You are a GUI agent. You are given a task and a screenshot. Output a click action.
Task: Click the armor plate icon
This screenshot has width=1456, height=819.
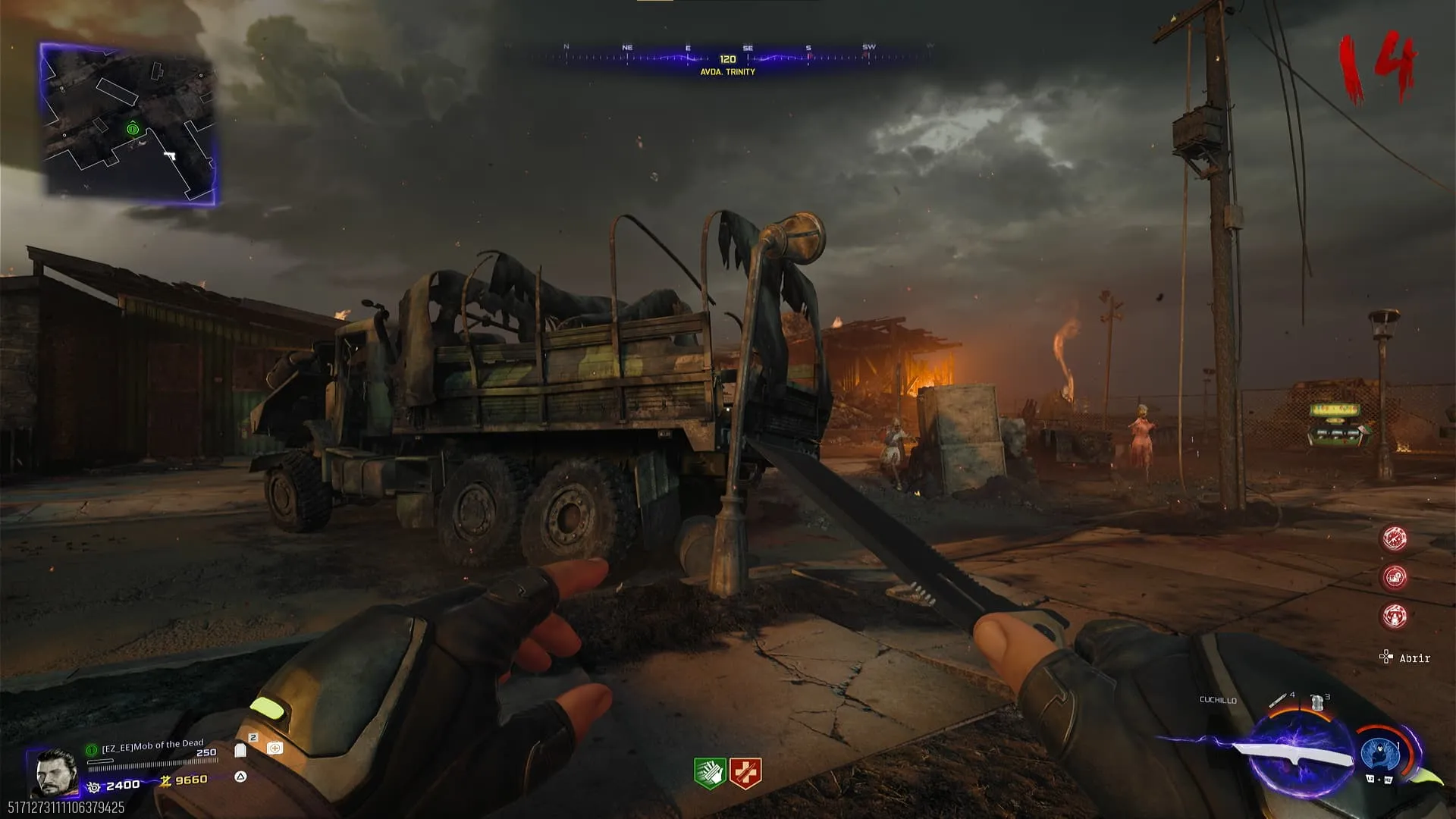(x=240, y=750)
